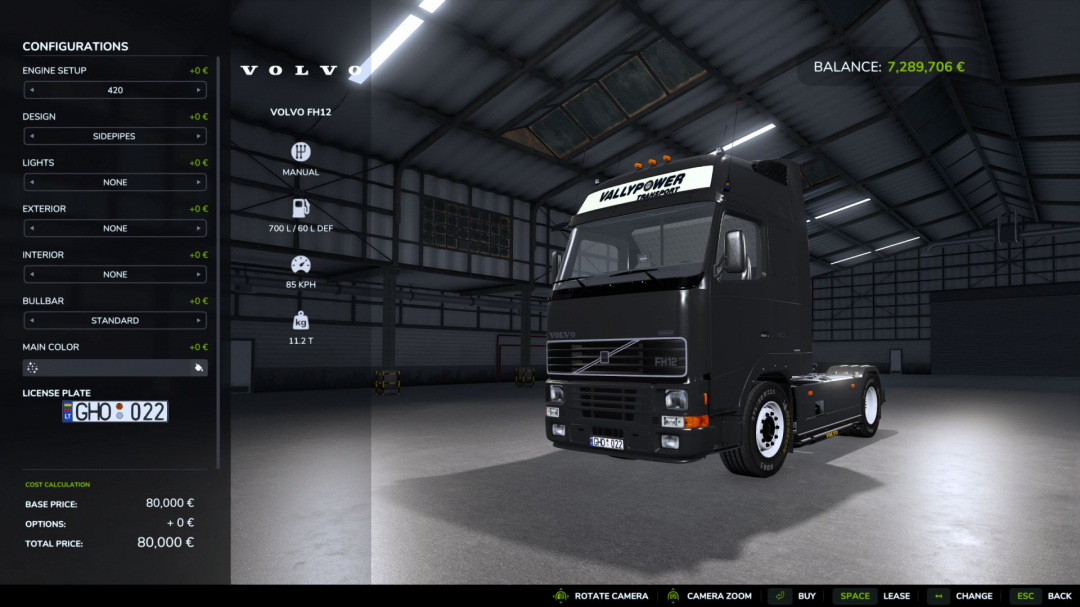Open the Main Color picker bar

click(x=115, y=368)
